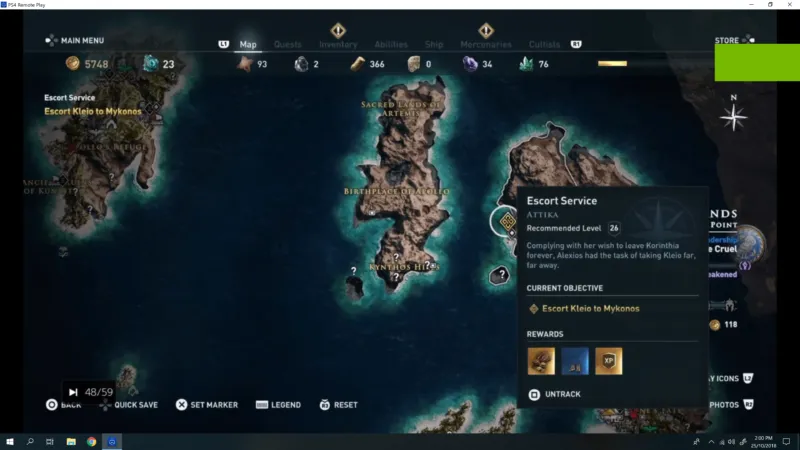Select the gauntlet reward icon
This screenshot has height=450, width=800.
(x=541, y=361)
